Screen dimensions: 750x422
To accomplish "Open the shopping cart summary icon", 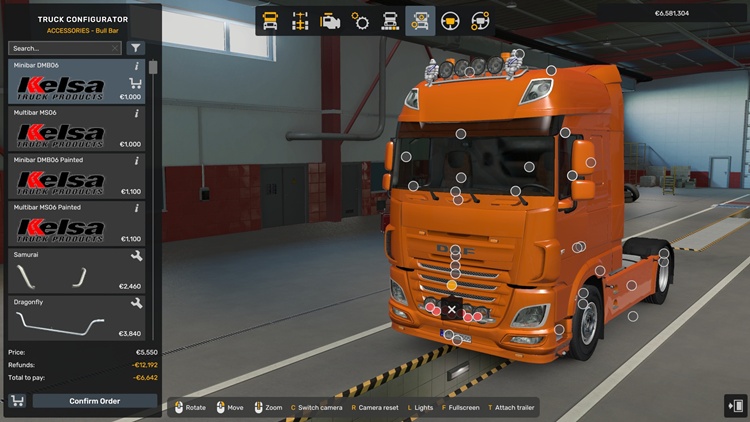I will (x=17, y=401).
